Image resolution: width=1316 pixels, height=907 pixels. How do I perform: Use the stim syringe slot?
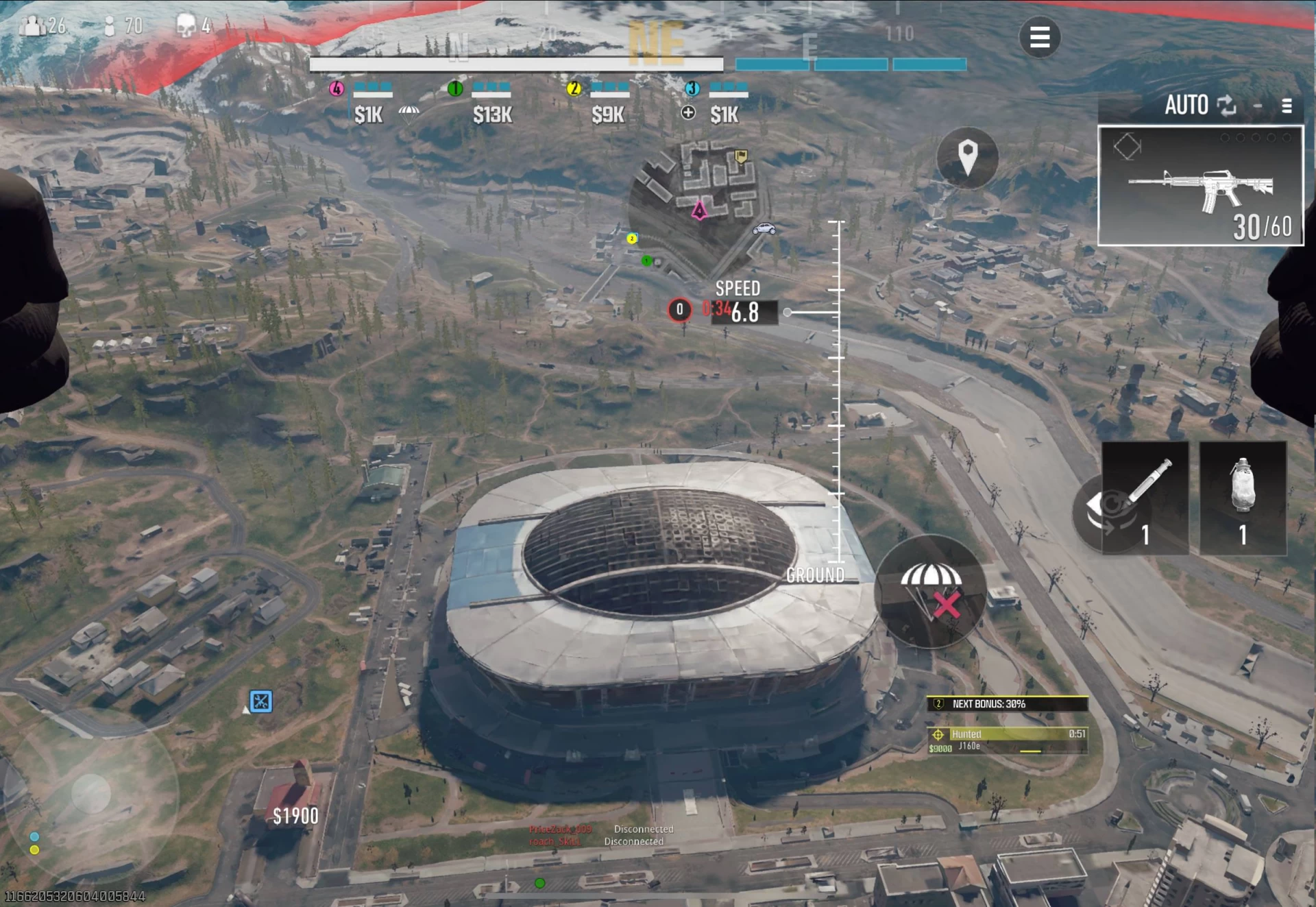(x=1145, y=498)
